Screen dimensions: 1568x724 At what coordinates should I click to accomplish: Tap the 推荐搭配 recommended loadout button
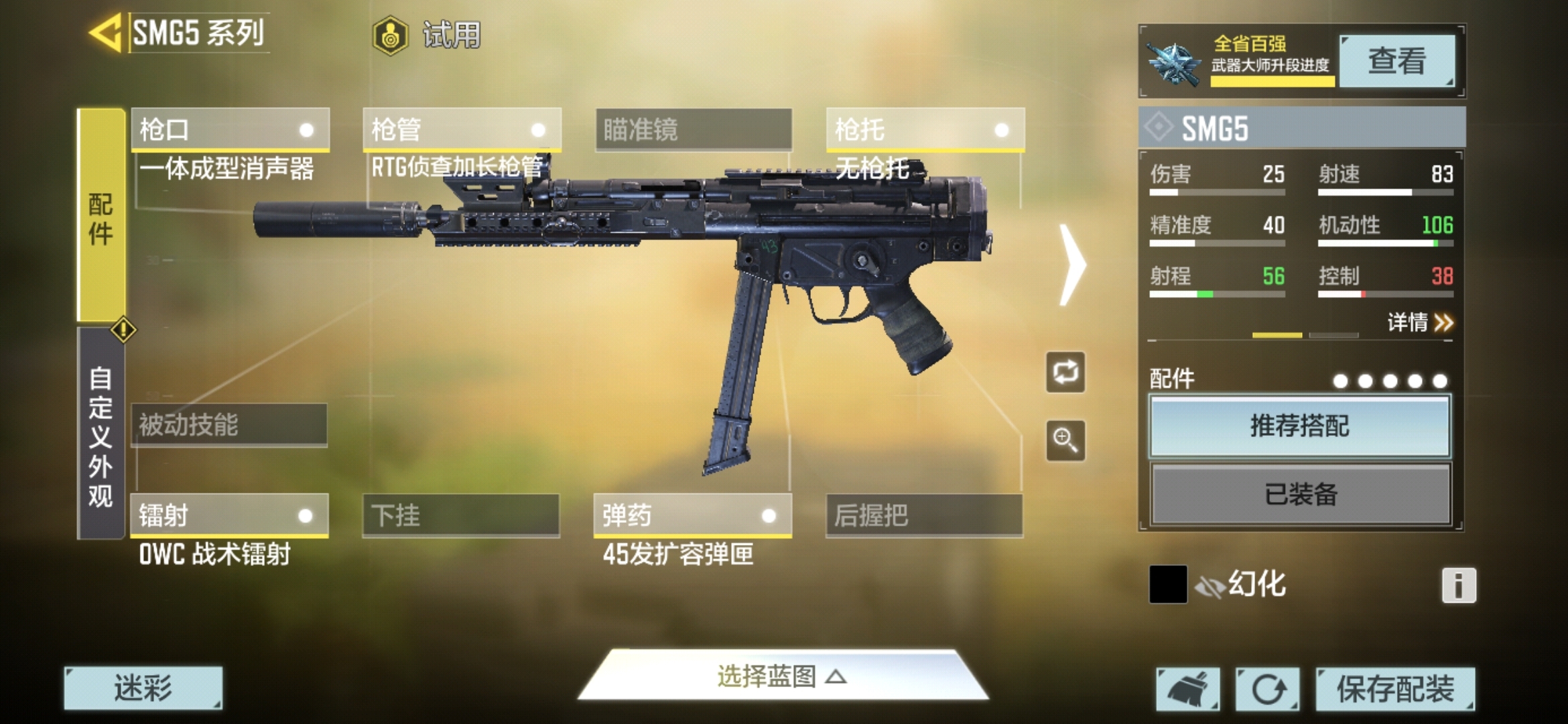click(x=1299, y=426)
